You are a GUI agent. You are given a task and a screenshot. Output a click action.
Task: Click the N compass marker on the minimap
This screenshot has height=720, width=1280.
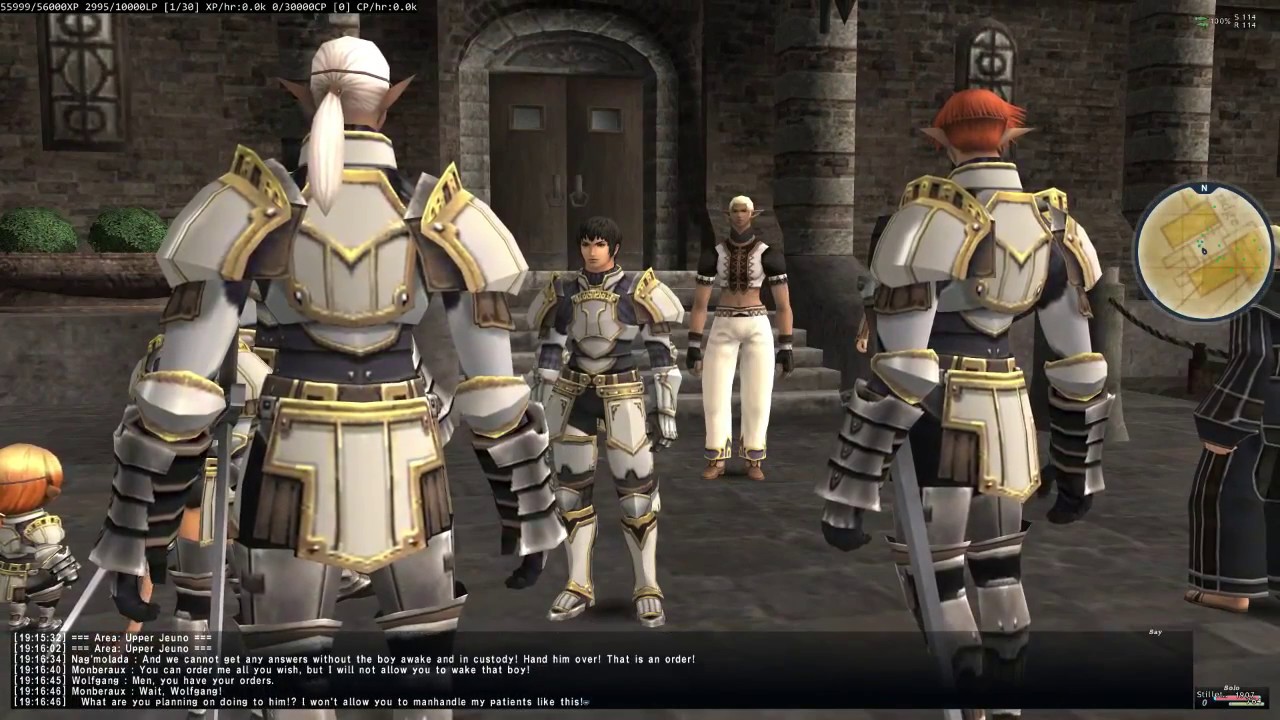1203,188
